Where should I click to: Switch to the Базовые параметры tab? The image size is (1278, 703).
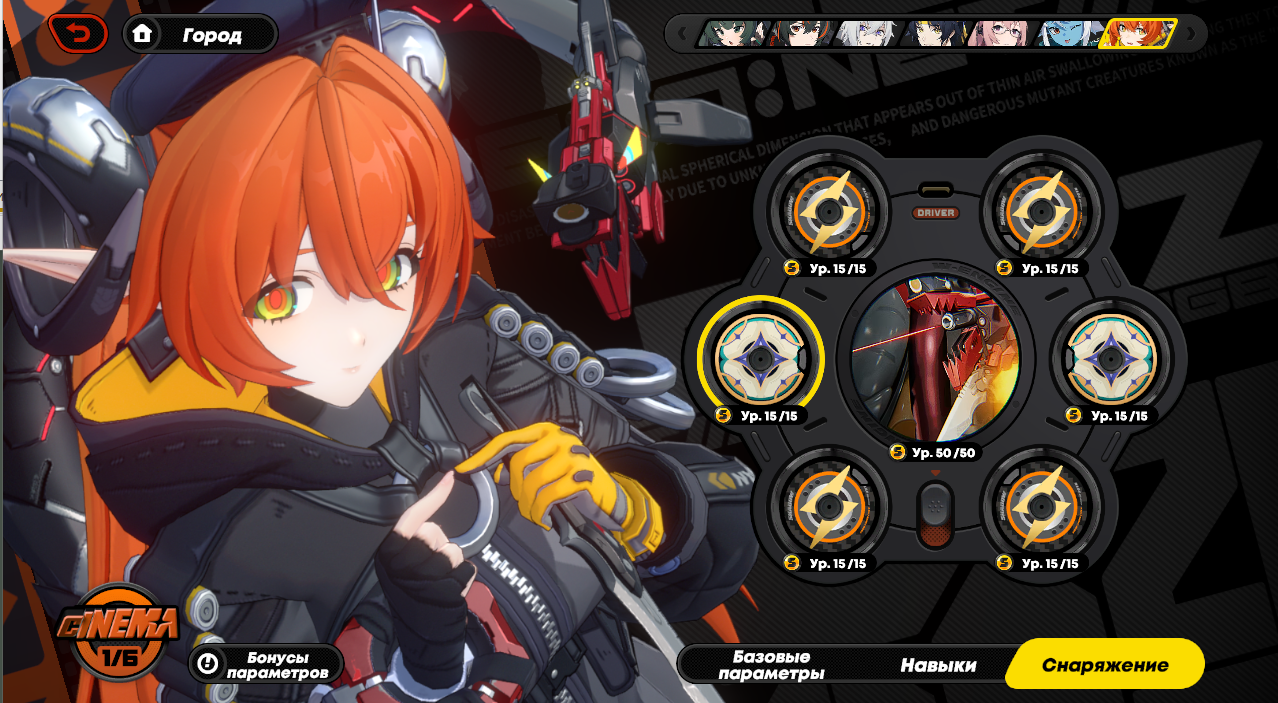[771, 665]
